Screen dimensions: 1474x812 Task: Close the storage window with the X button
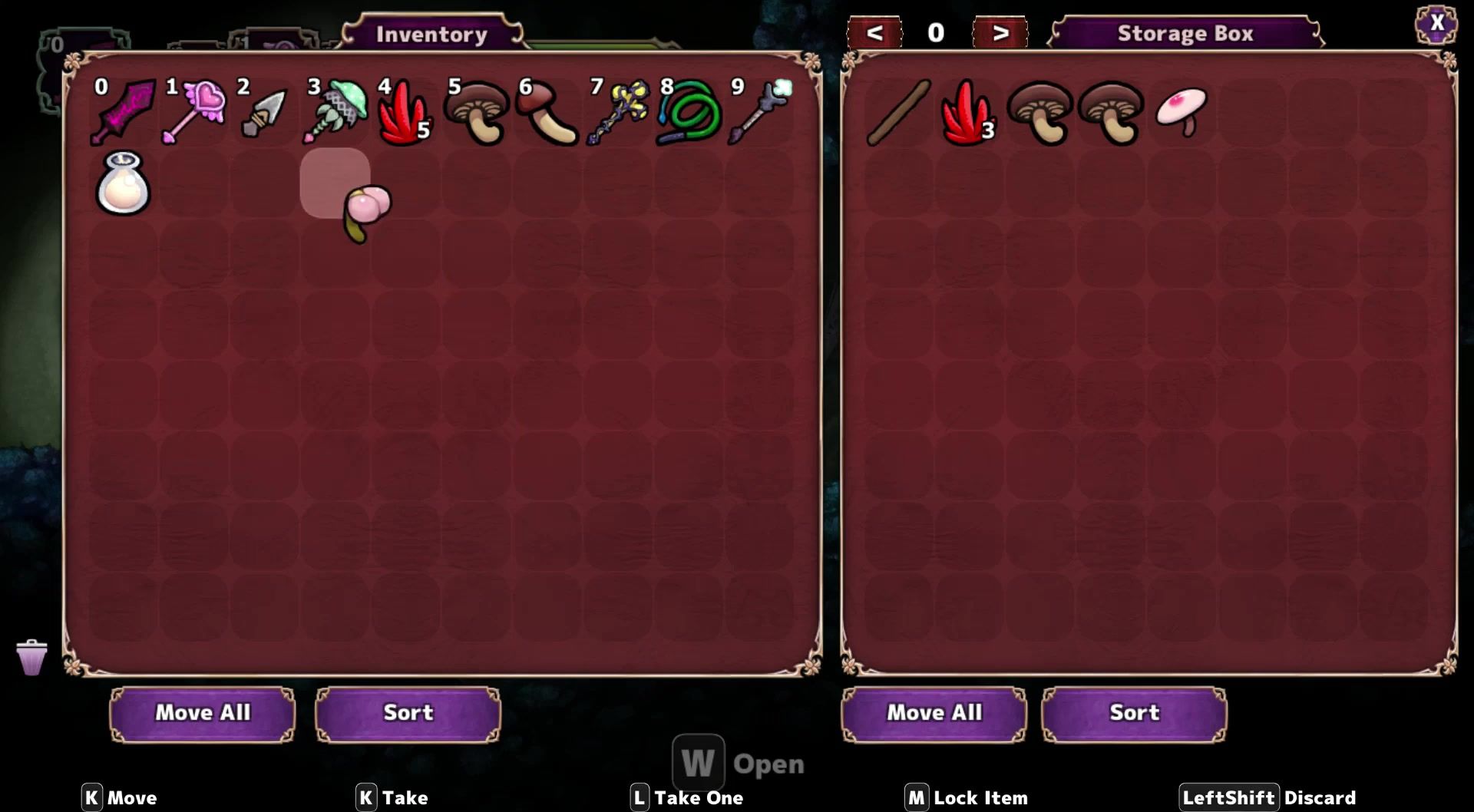(x=1436, y=23)
